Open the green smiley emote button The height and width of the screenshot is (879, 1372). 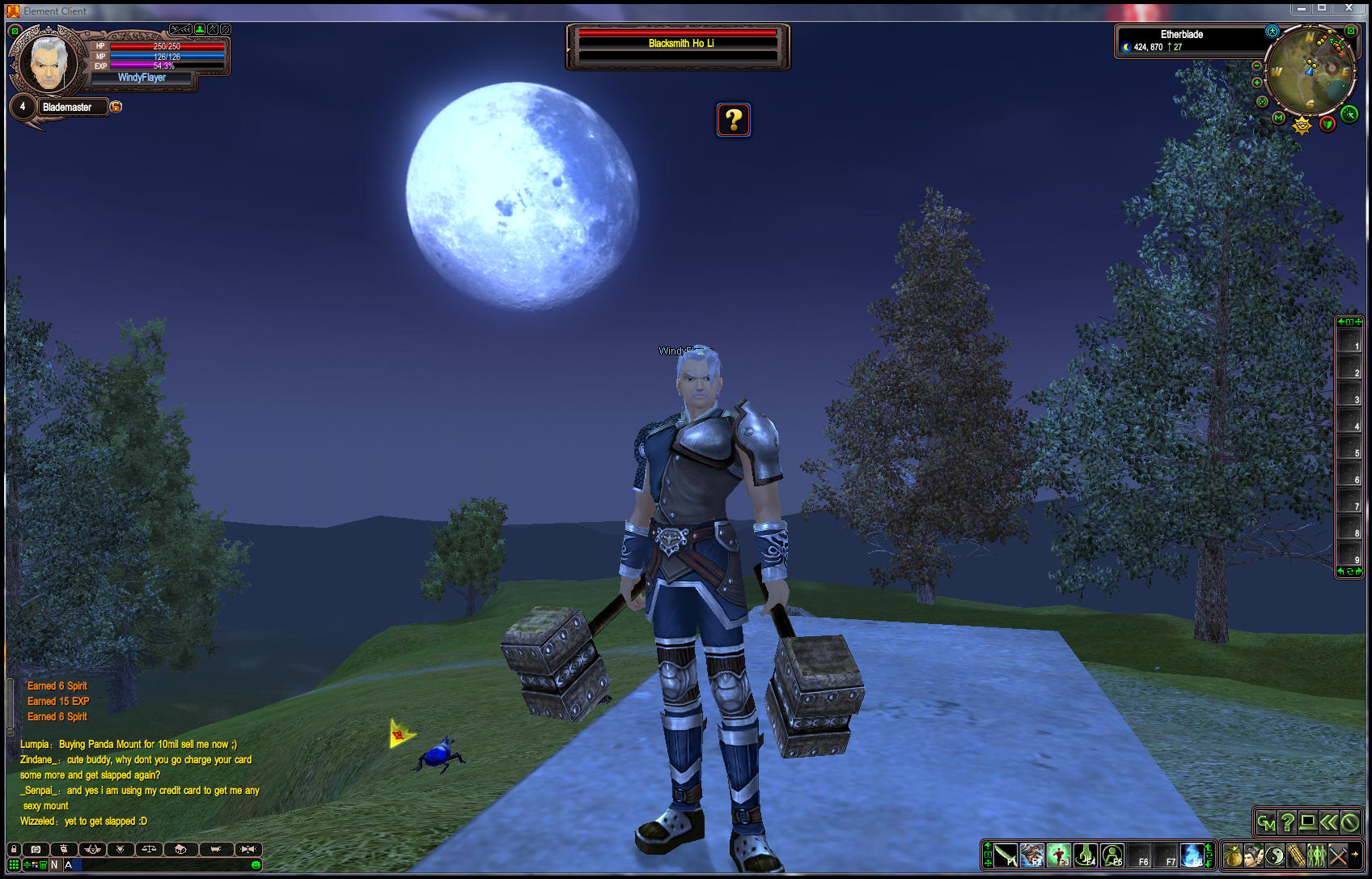[x=256, y=865]
